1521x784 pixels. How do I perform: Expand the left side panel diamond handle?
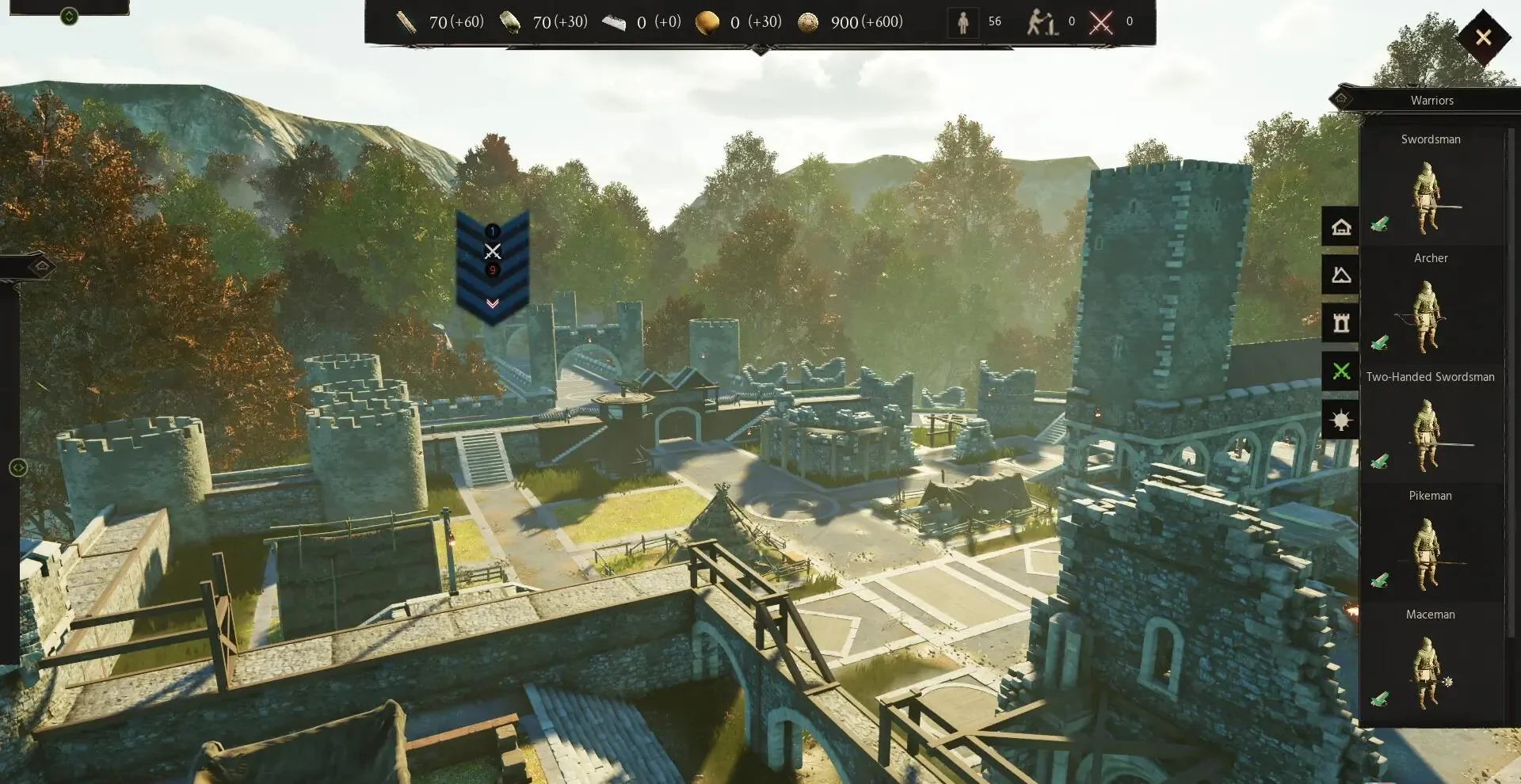pyautogui.click(x=43, y=266)
